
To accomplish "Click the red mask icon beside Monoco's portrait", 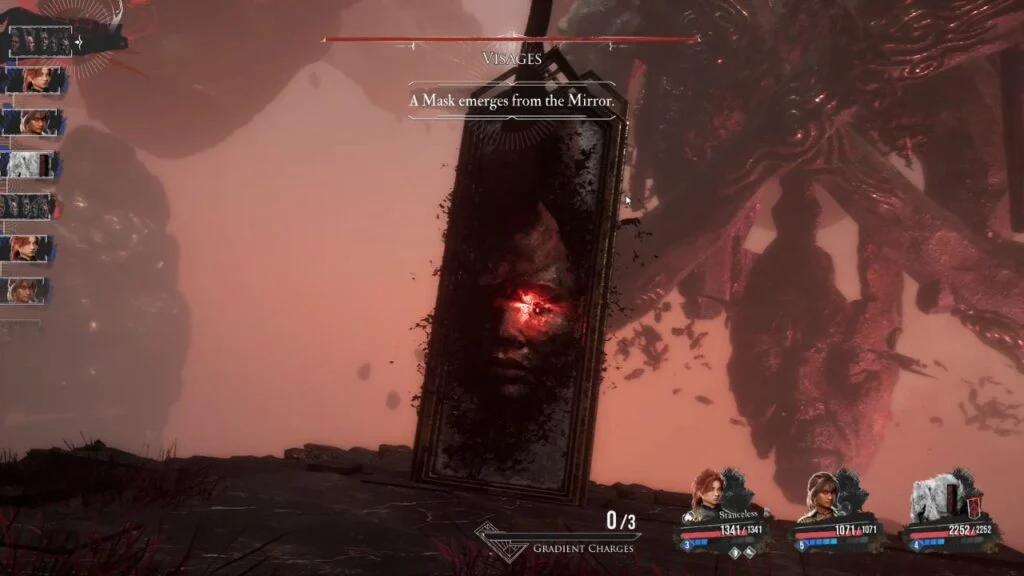I will (x=966, y=496).
